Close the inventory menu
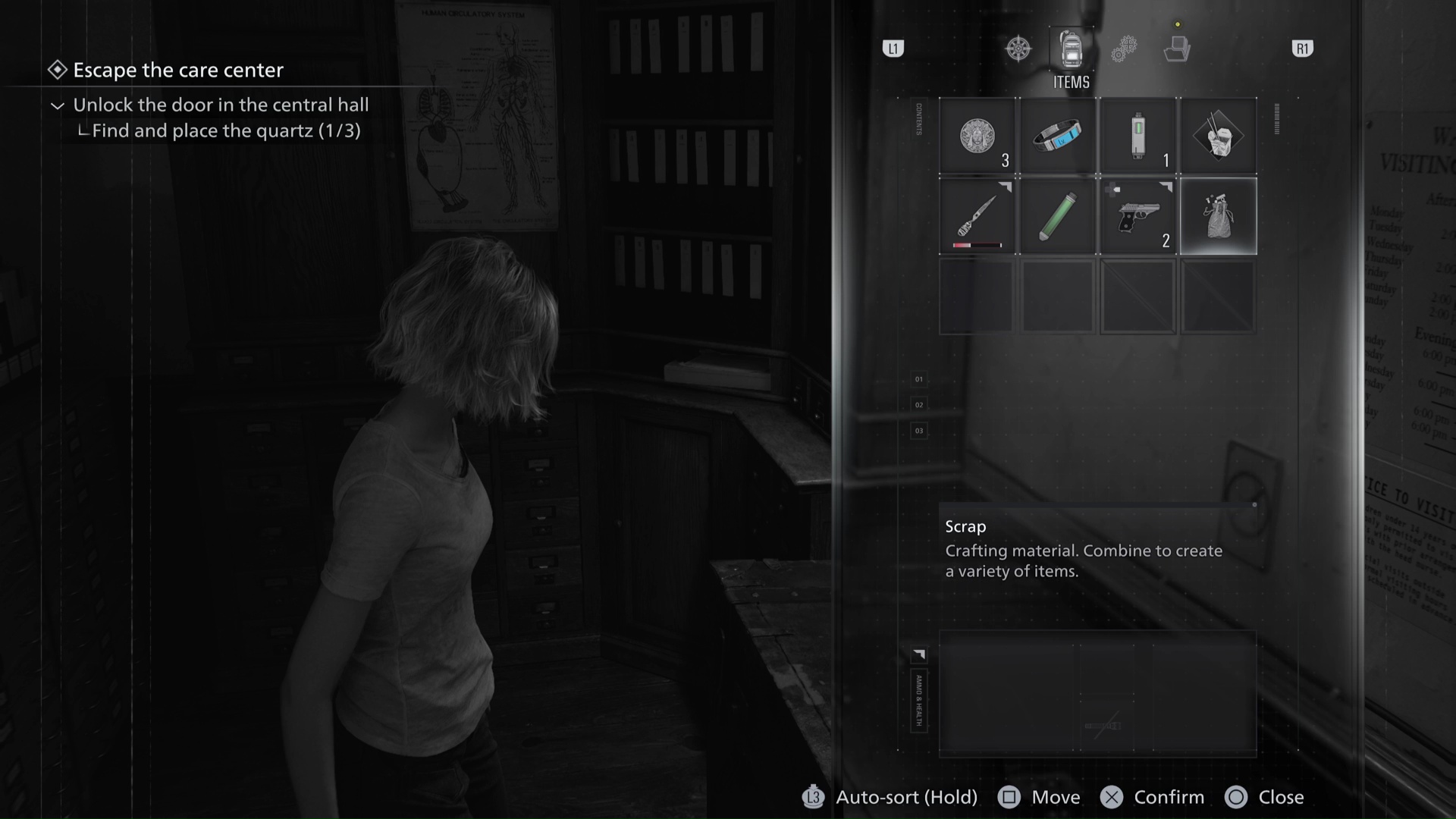The width and height of the screenshot is (1456, 819). click(x=1265, y=797)
